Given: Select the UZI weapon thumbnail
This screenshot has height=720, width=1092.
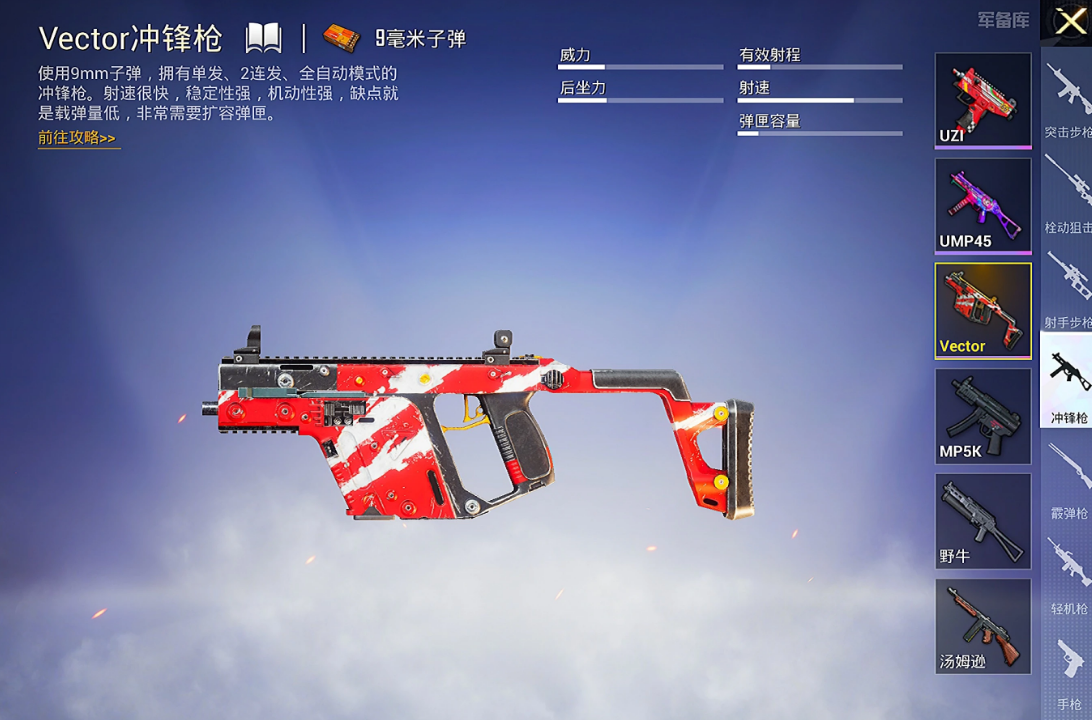Looking at the screenshot, I should (x=982, y=100).
